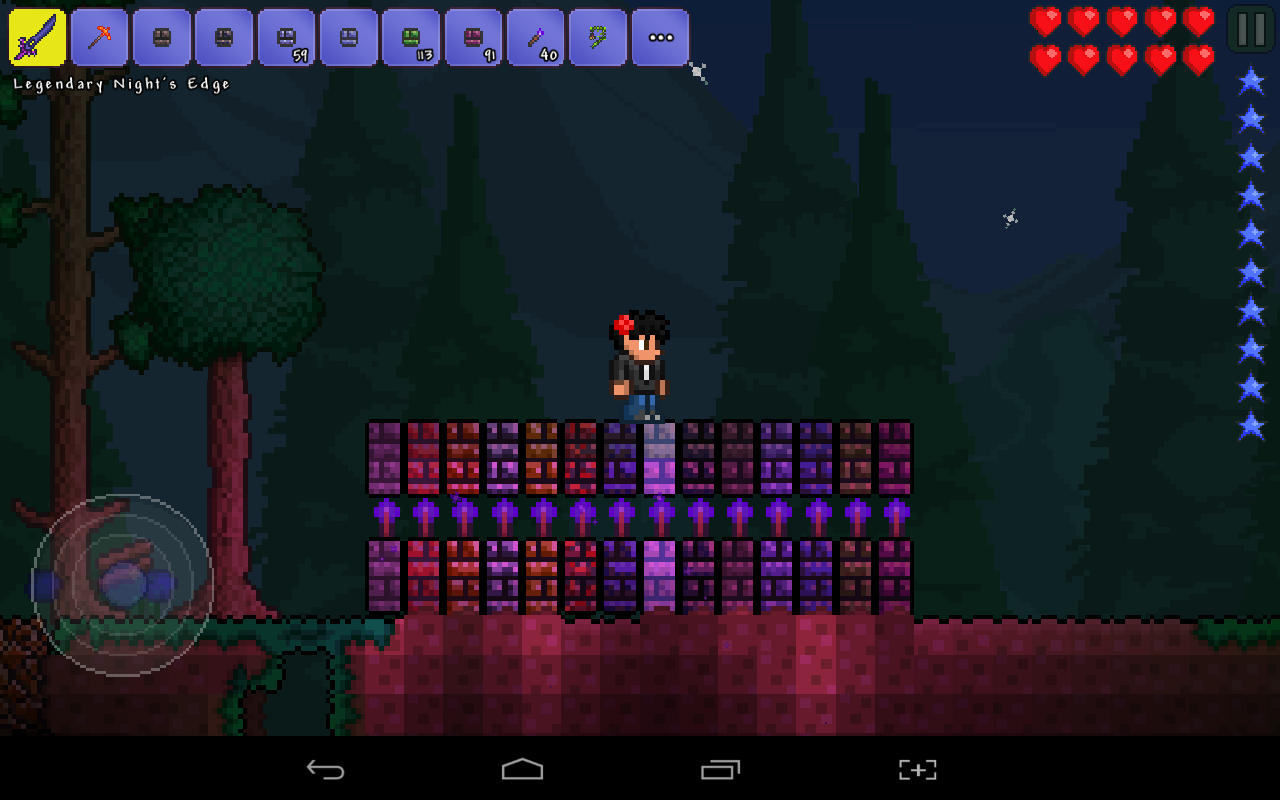Screen dimensions: 1280x800
Task: Select the empty chest in slot three
Action: tap(162, 36)
